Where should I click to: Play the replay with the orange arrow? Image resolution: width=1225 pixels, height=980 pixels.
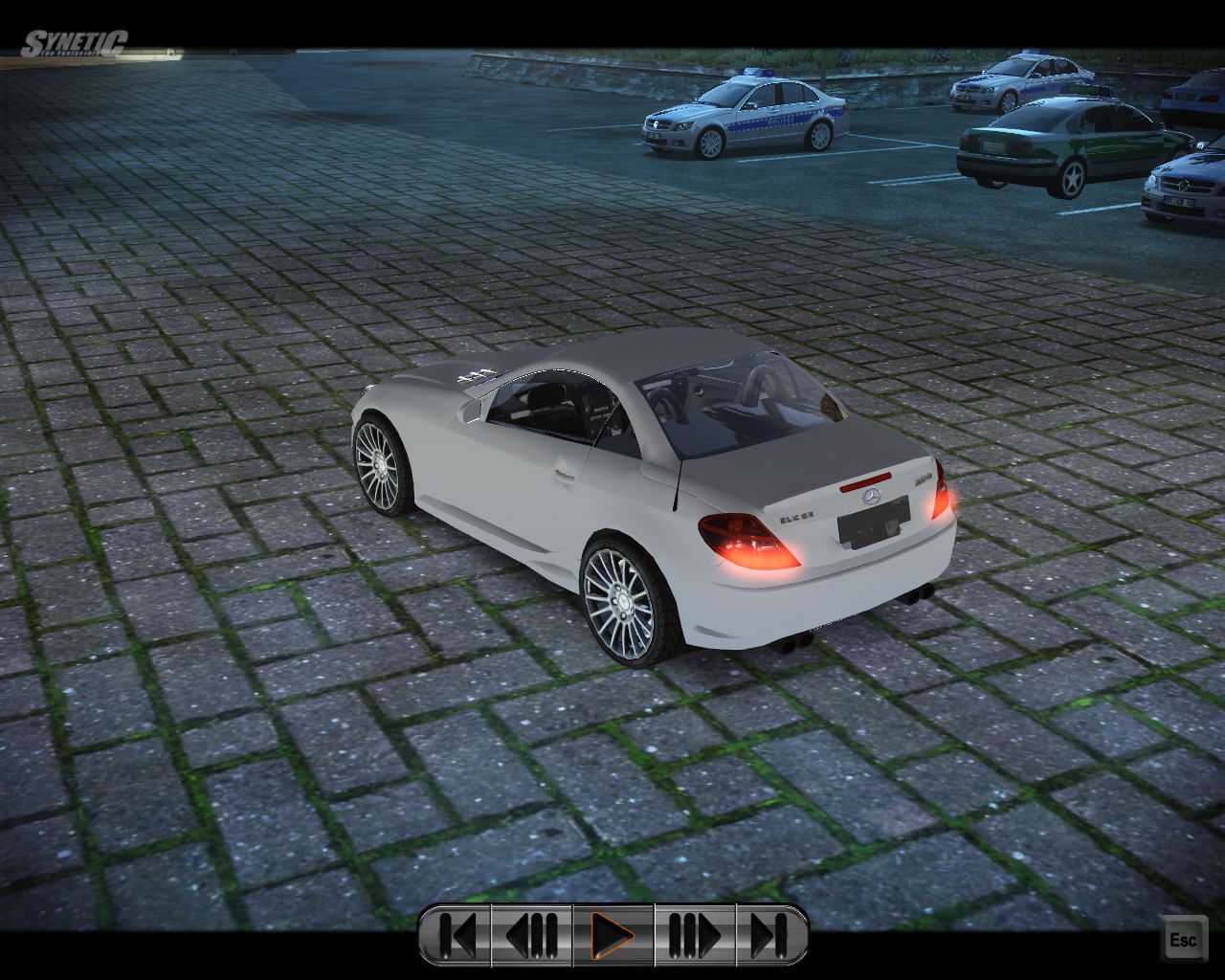coord(612,935)
